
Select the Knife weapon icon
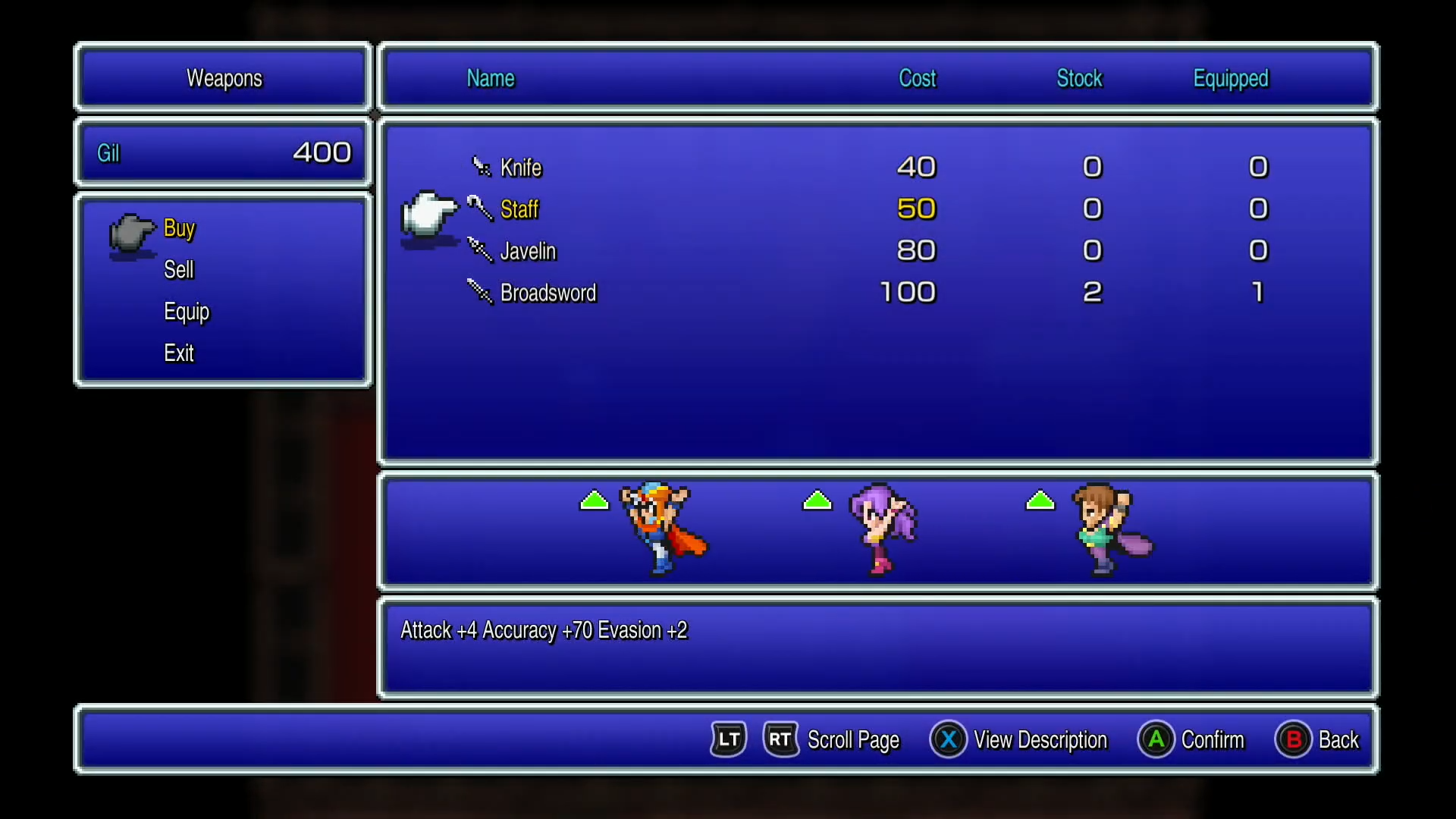point(482,167)
